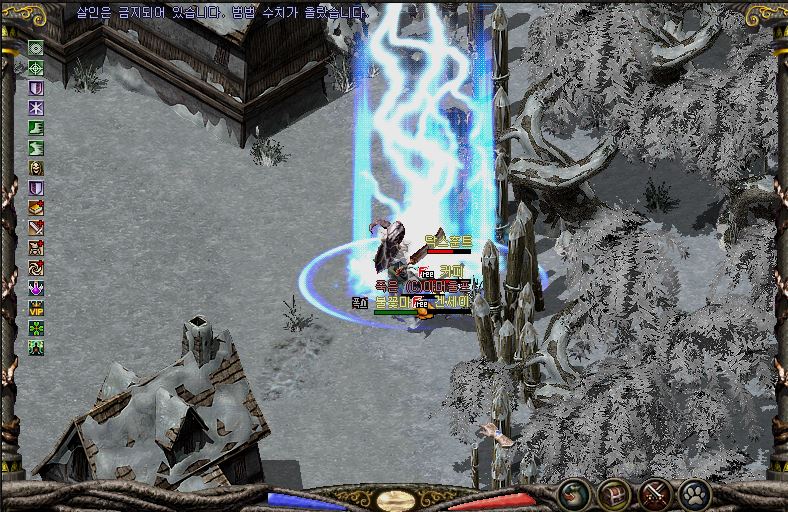Select the VIP status icon

coord(36,308)
